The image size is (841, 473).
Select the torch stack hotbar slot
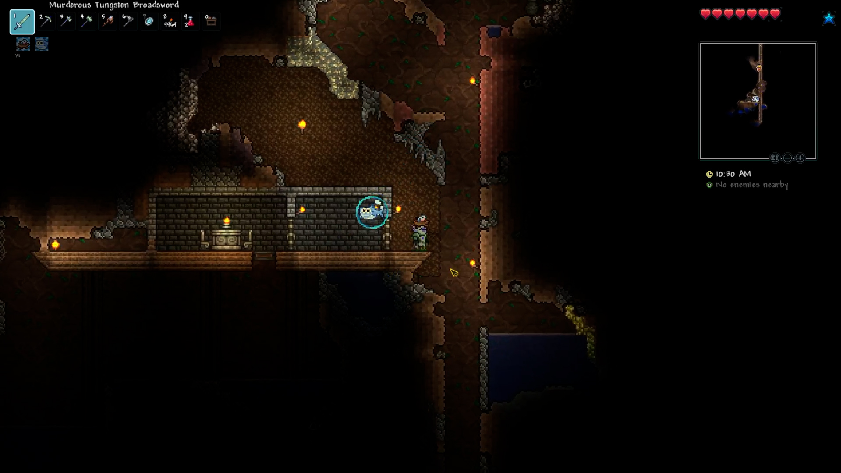coord(169,21)
